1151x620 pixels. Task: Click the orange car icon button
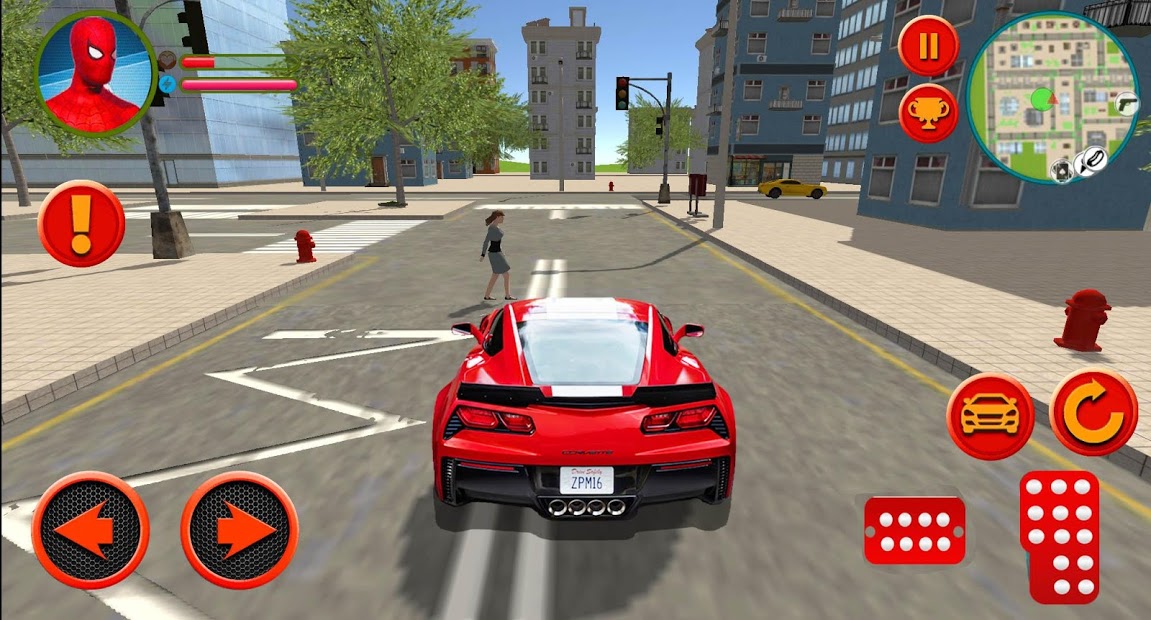(x=990, y=416)
